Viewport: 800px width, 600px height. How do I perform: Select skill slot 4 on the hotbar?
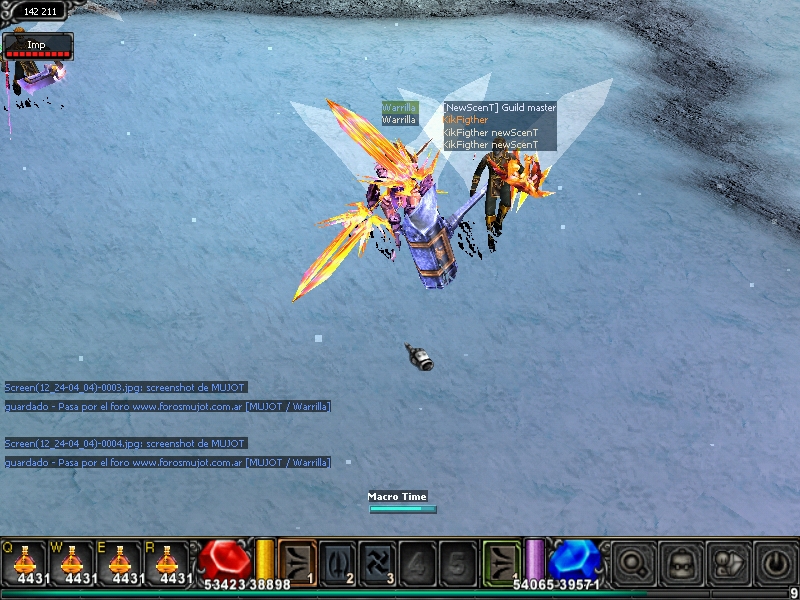coord(416,561)
